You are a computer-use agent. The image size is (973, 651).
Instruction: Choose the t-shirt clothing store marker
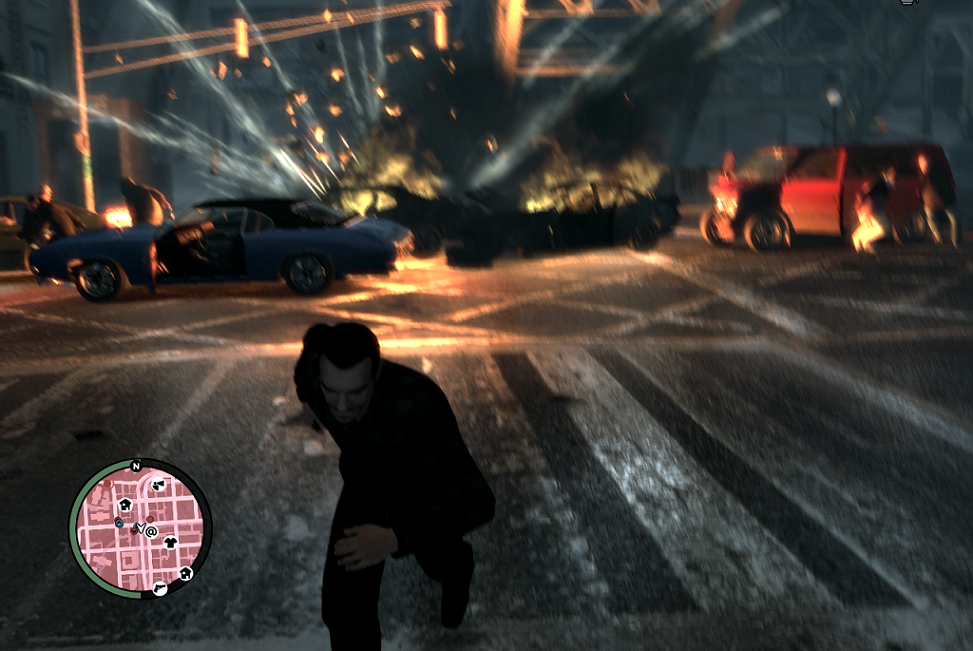pos(170,542)
